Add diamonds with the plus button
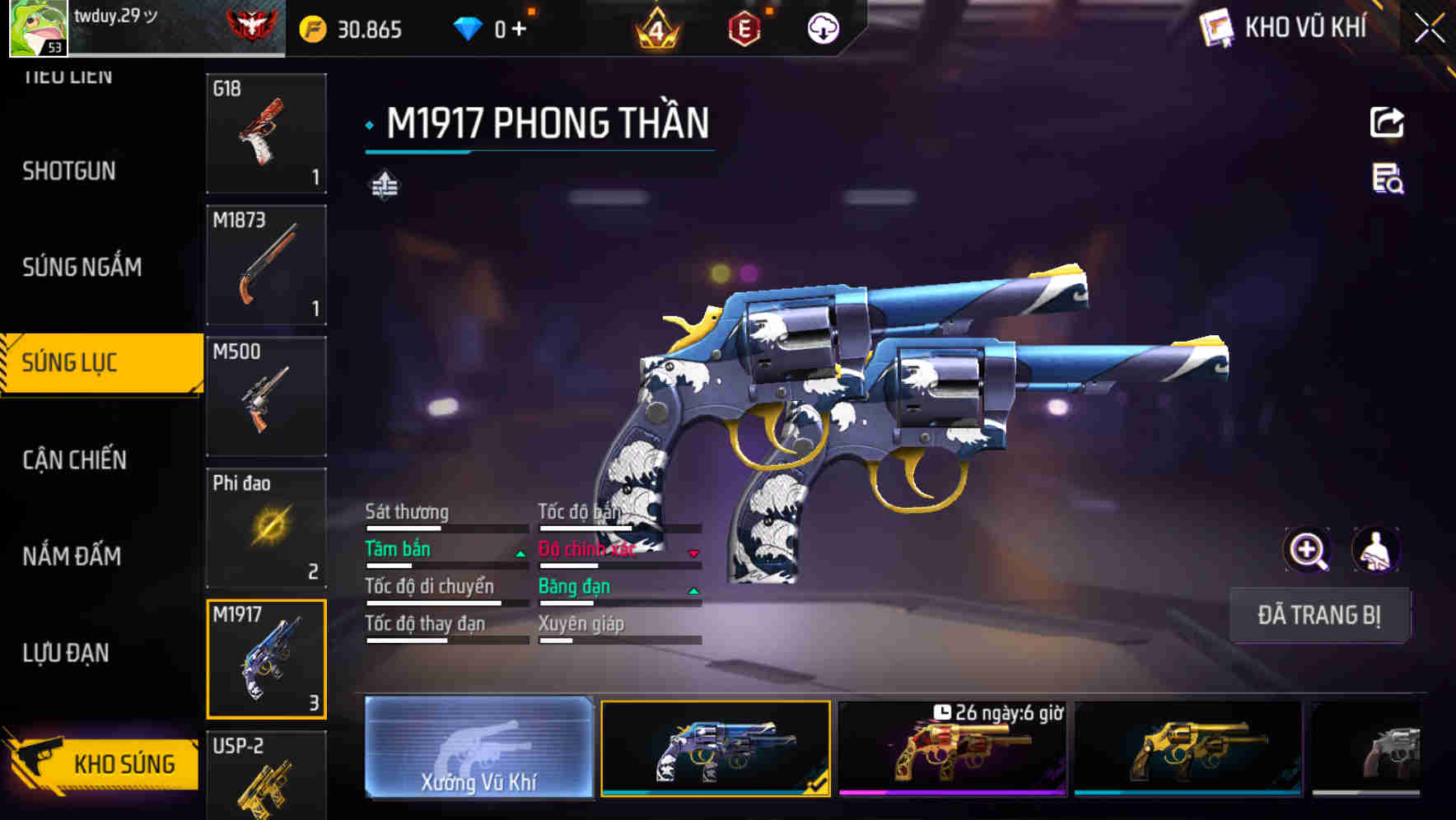Viewport: 1456px width, 820px height. pos(519,30)
